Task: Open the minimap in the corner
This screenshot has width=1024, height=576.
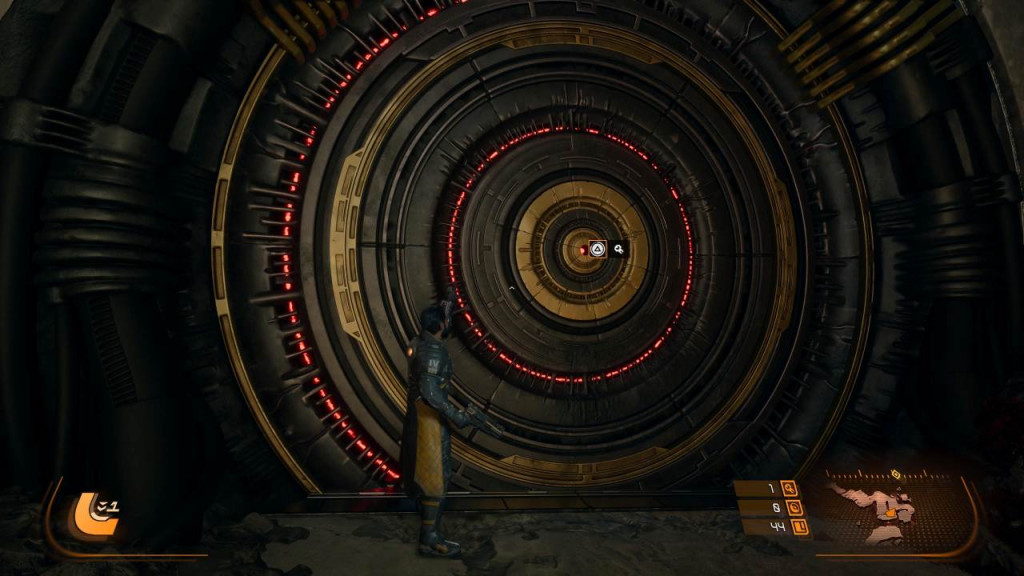Action: [880, 509]
